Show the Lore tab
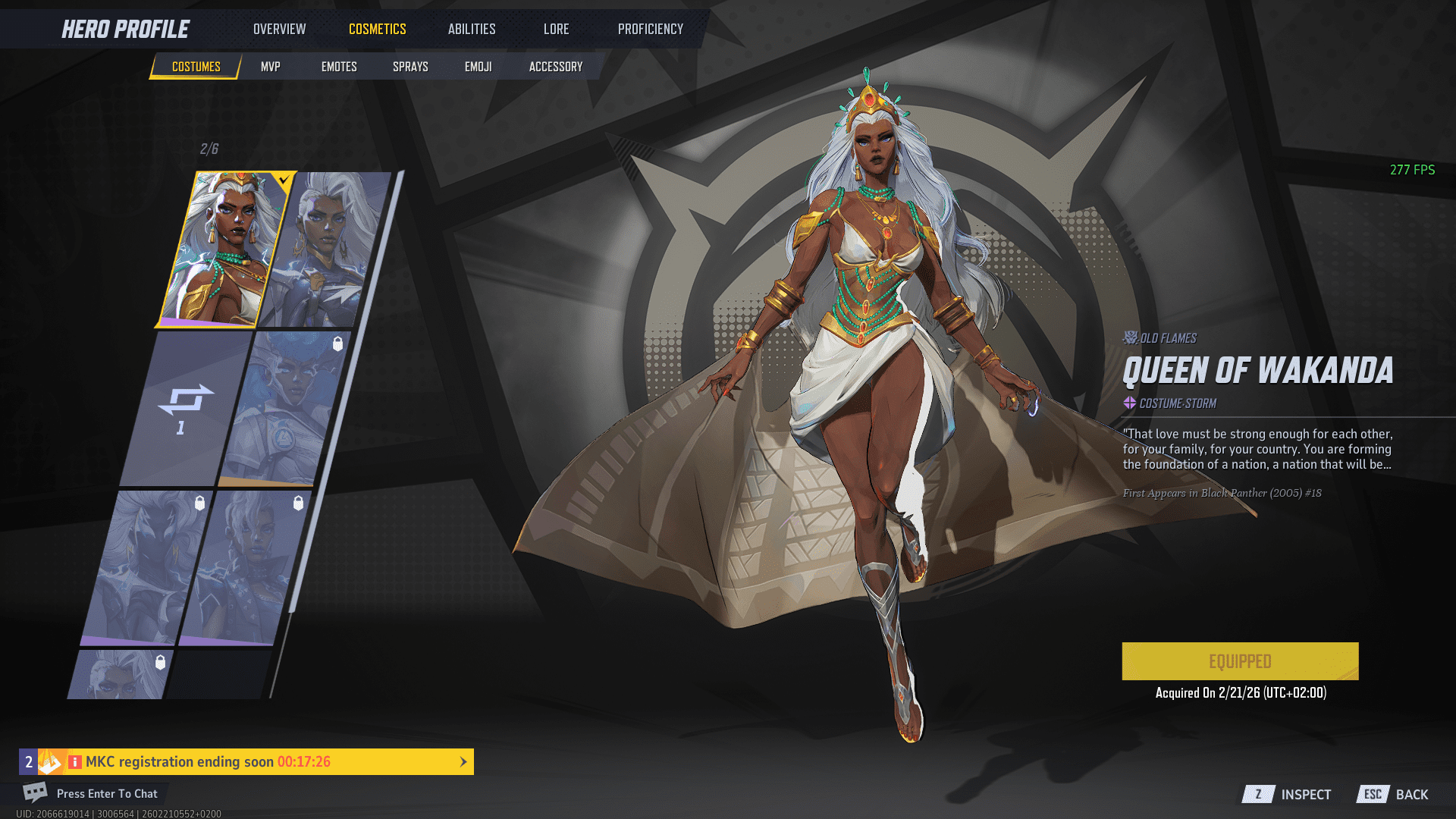This screenshot has width=1456, height=819. coord(556,29)
